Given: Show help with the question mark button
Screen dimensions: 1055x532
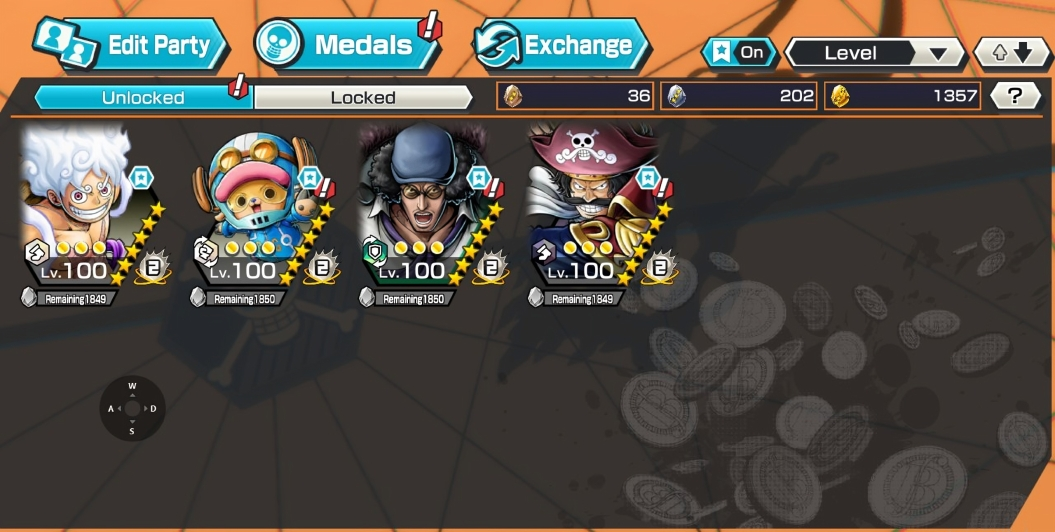Looking at the screenshot, I should (x=1015, y=96).
